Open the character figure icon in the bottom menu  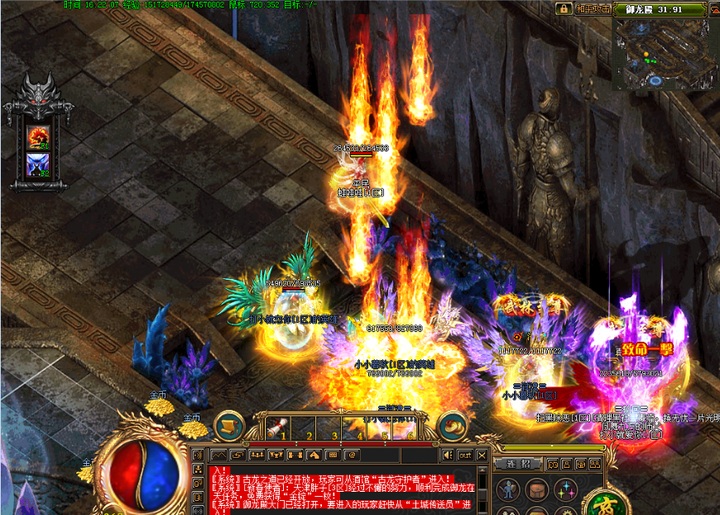pos(509,489)
